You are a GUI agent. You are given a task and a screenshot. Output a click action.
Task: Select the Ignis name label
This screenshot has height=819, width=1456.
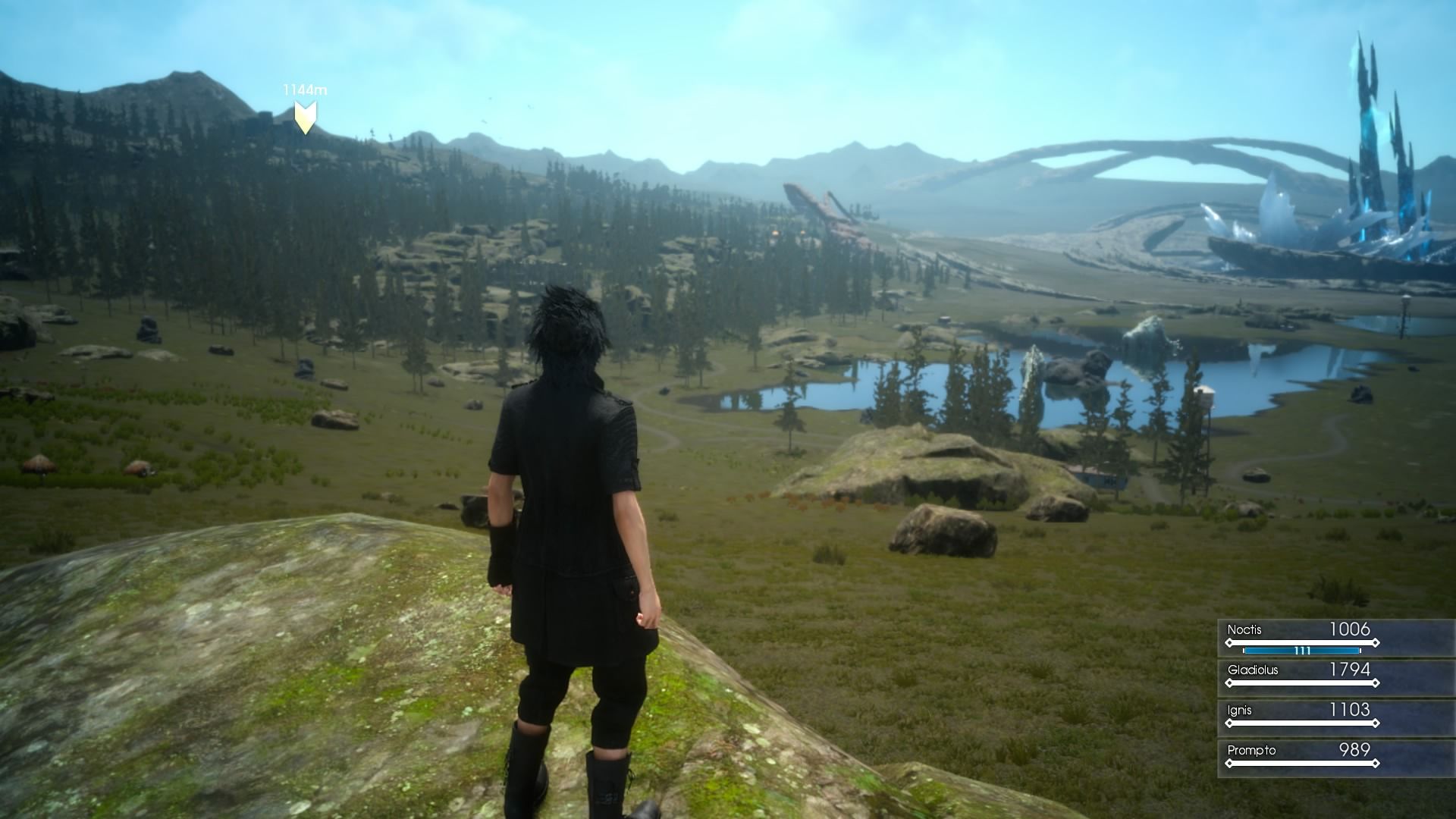pos(1239,710)
